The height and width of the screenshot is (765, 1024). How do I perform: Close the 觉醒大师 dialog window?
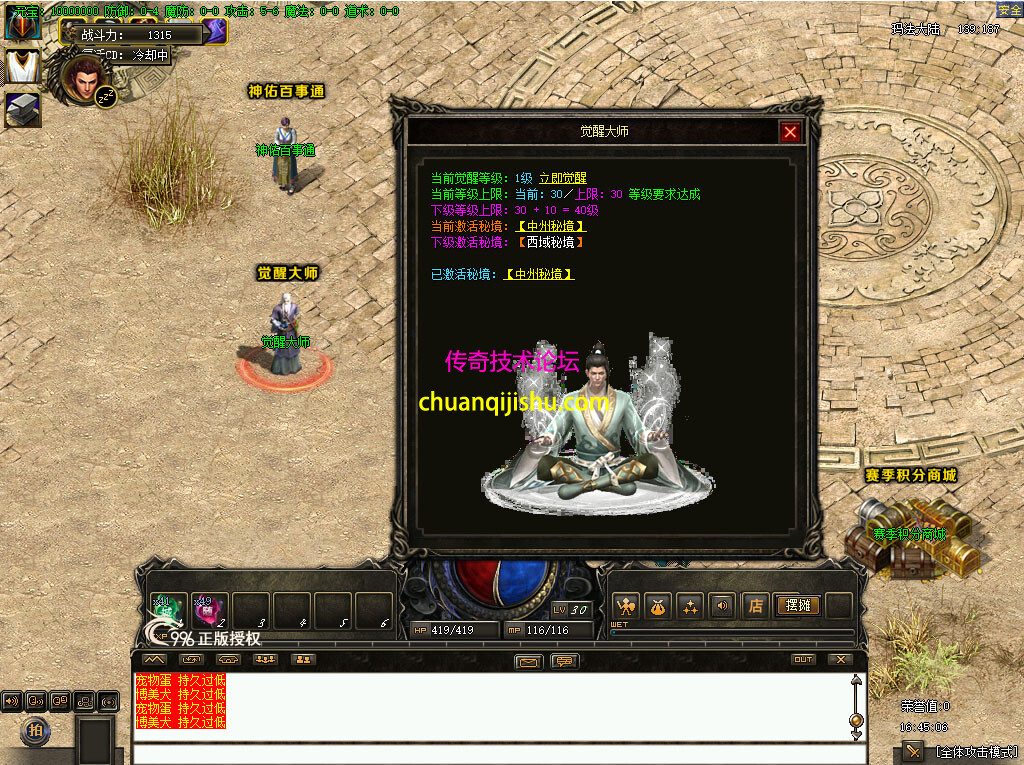coord(790,132)
